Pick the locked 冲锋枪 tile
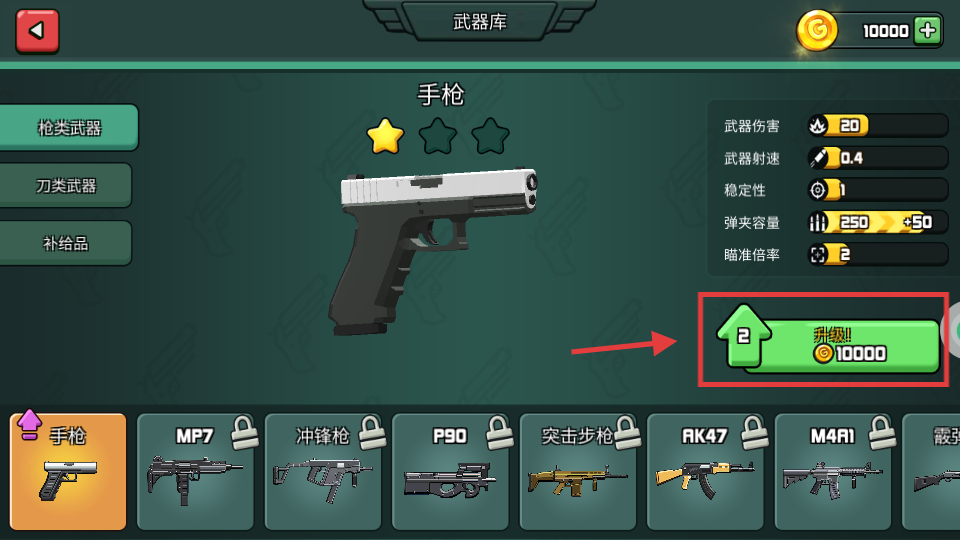This screenshot has width=960, height=540. (x=323, y=471)
